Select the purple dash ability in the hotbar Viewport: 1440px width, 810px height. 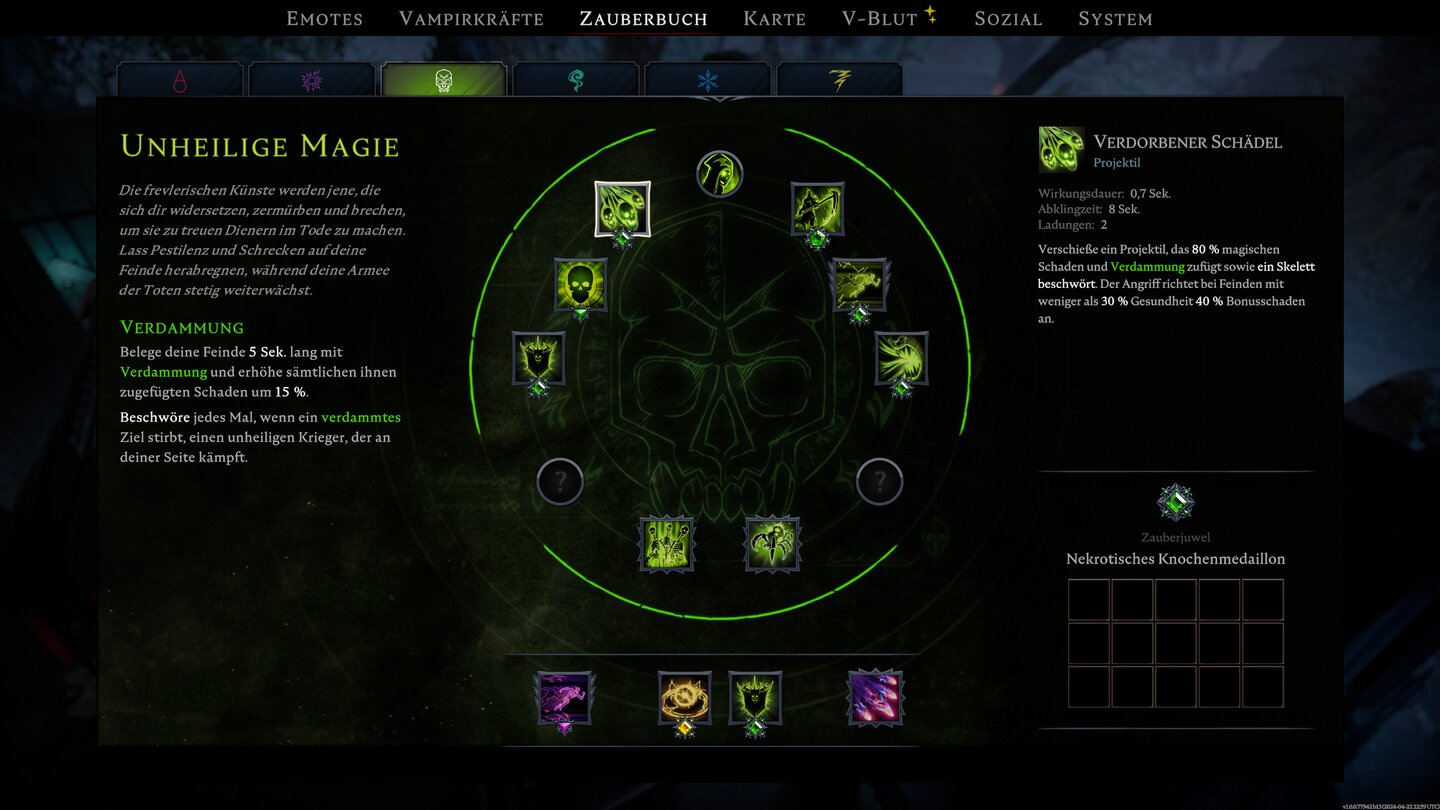click(563, 699)
